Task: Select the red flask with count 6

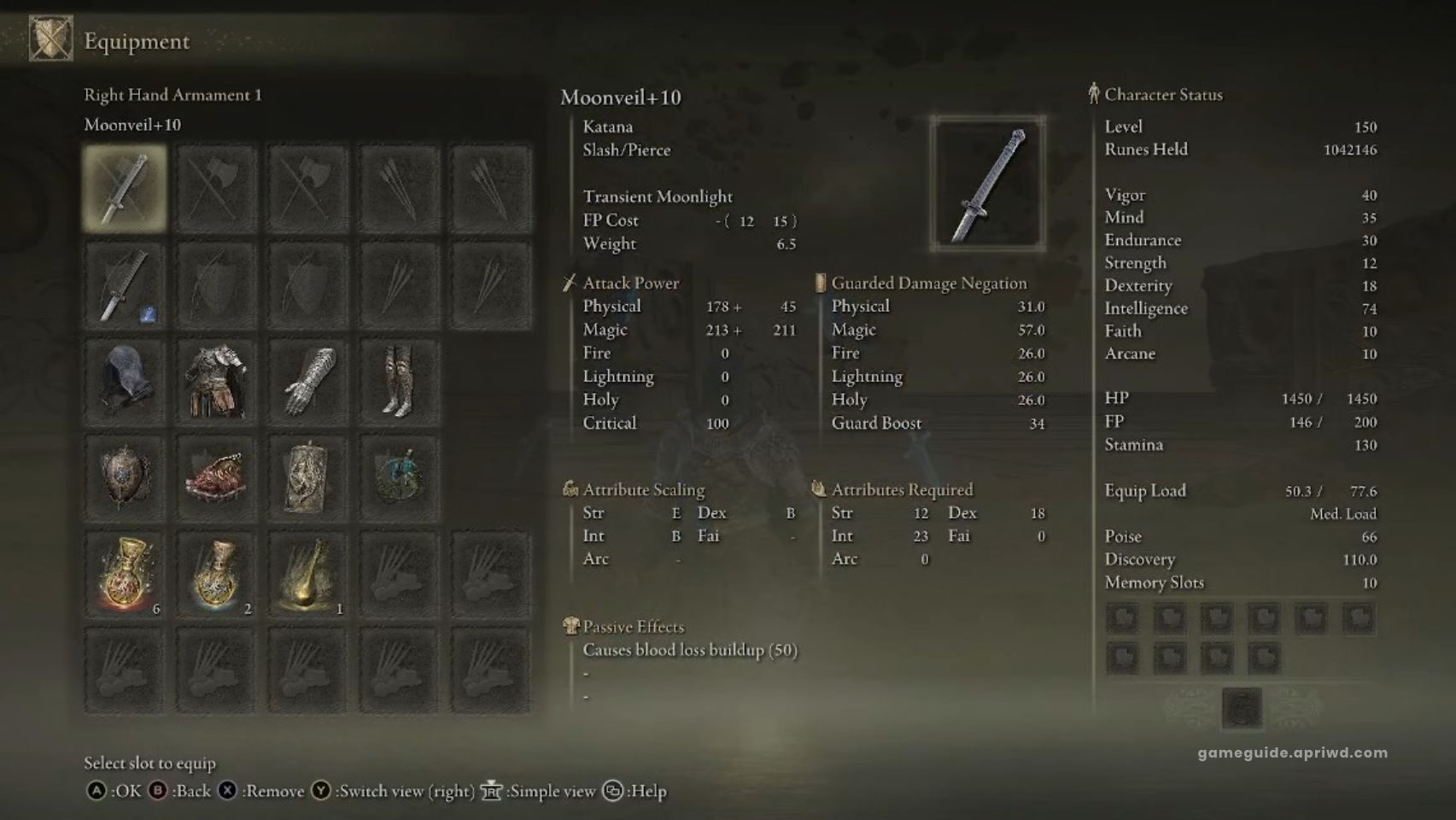Action: pyautogui.click(x=125, y=574)
